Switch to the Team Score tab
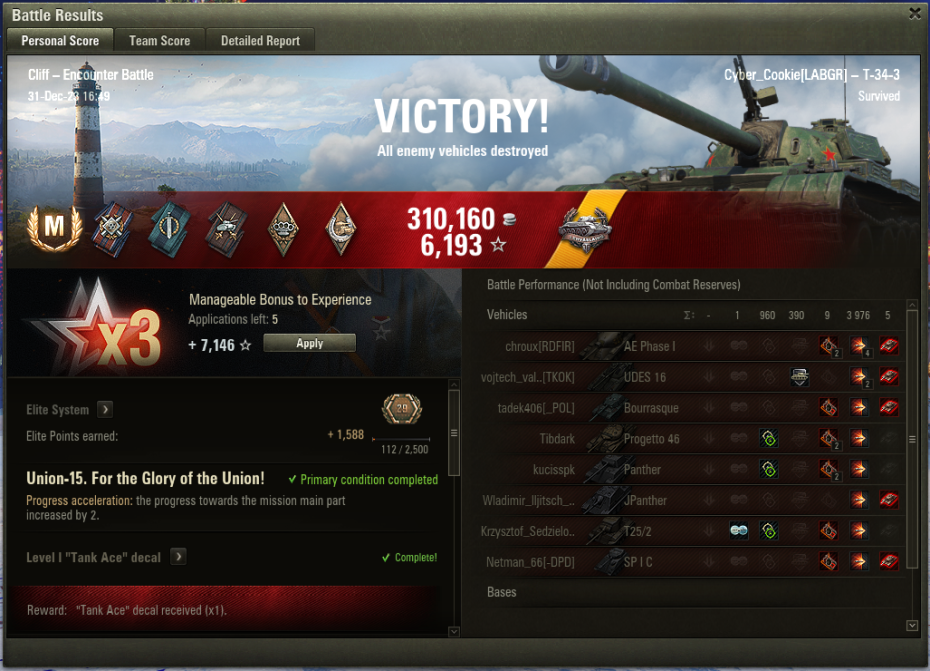Viewport: 930px width, 671px height. pos(160,41)
